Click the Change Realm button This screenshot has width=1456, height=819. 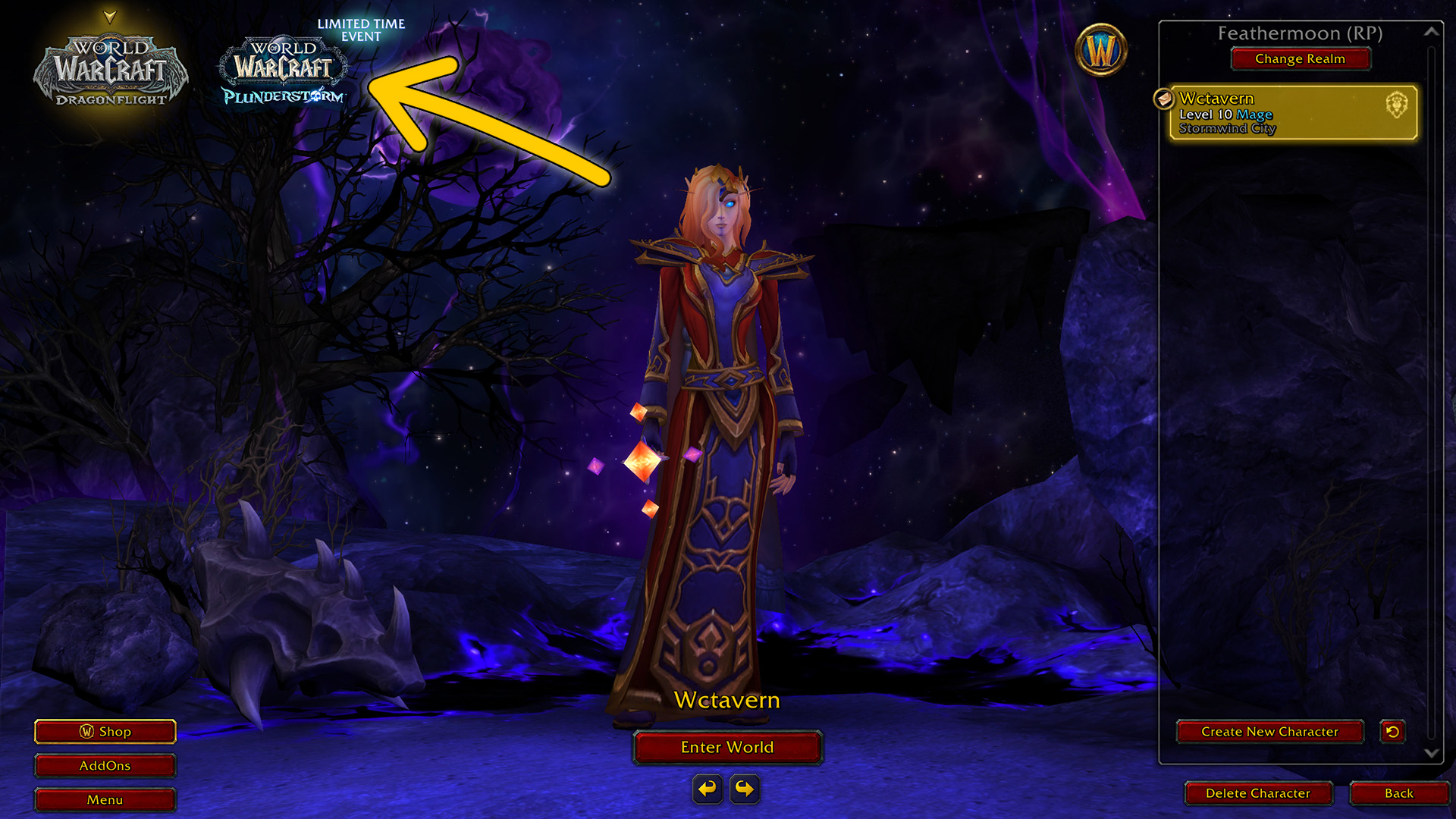[1300, 58]
